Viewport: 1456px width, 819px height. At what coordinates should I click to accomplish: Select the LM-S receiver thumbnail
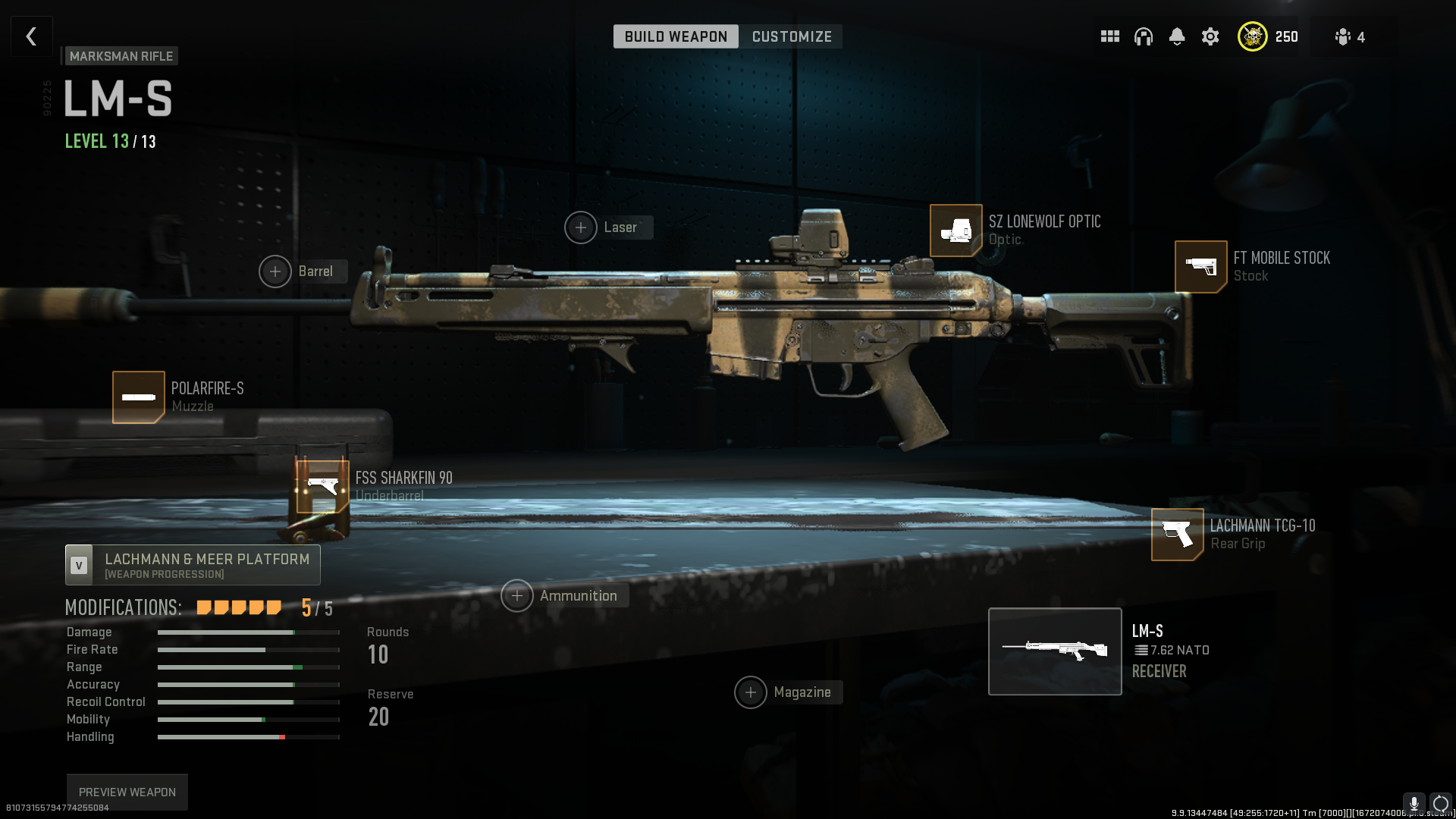1054,651
